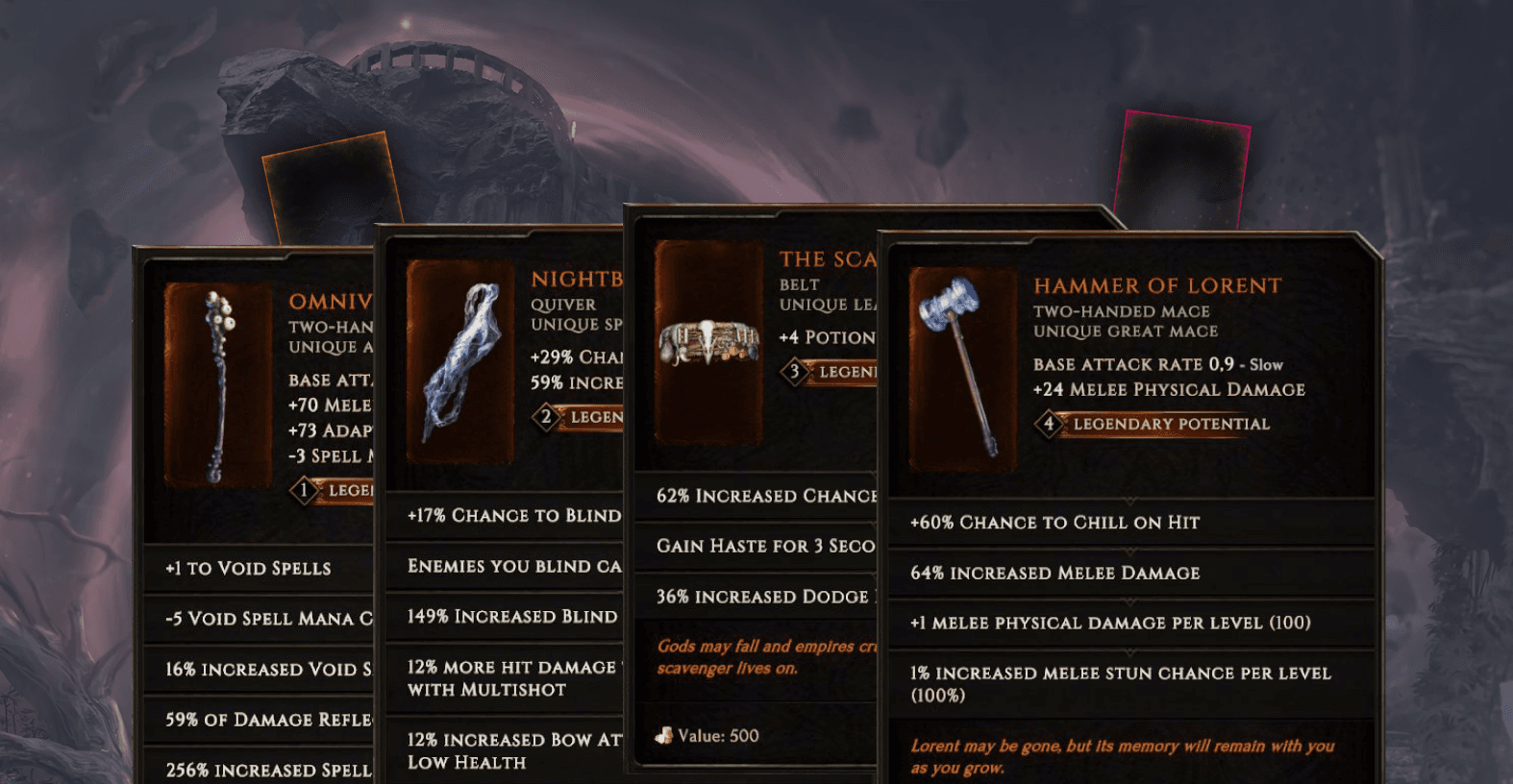Click the Legendary Potential 4 diamond badge
The height and width of the screenshot is (784, 1513).
point(1047,424)
